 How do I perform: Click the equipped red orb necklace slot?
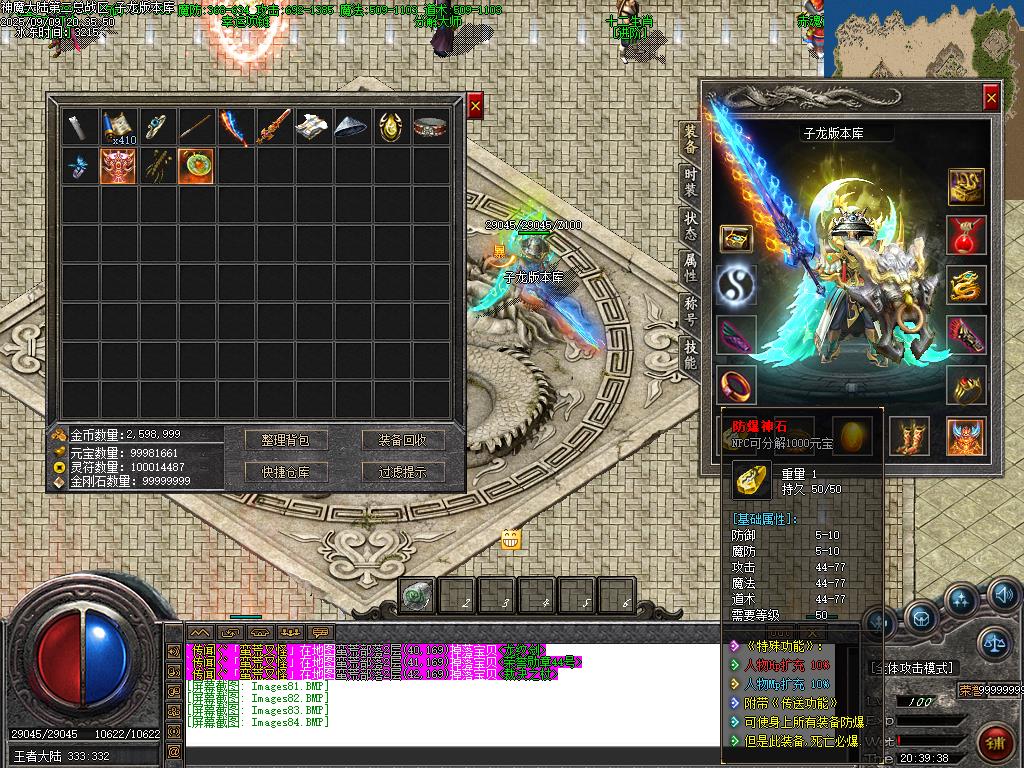tap(967, 236)
